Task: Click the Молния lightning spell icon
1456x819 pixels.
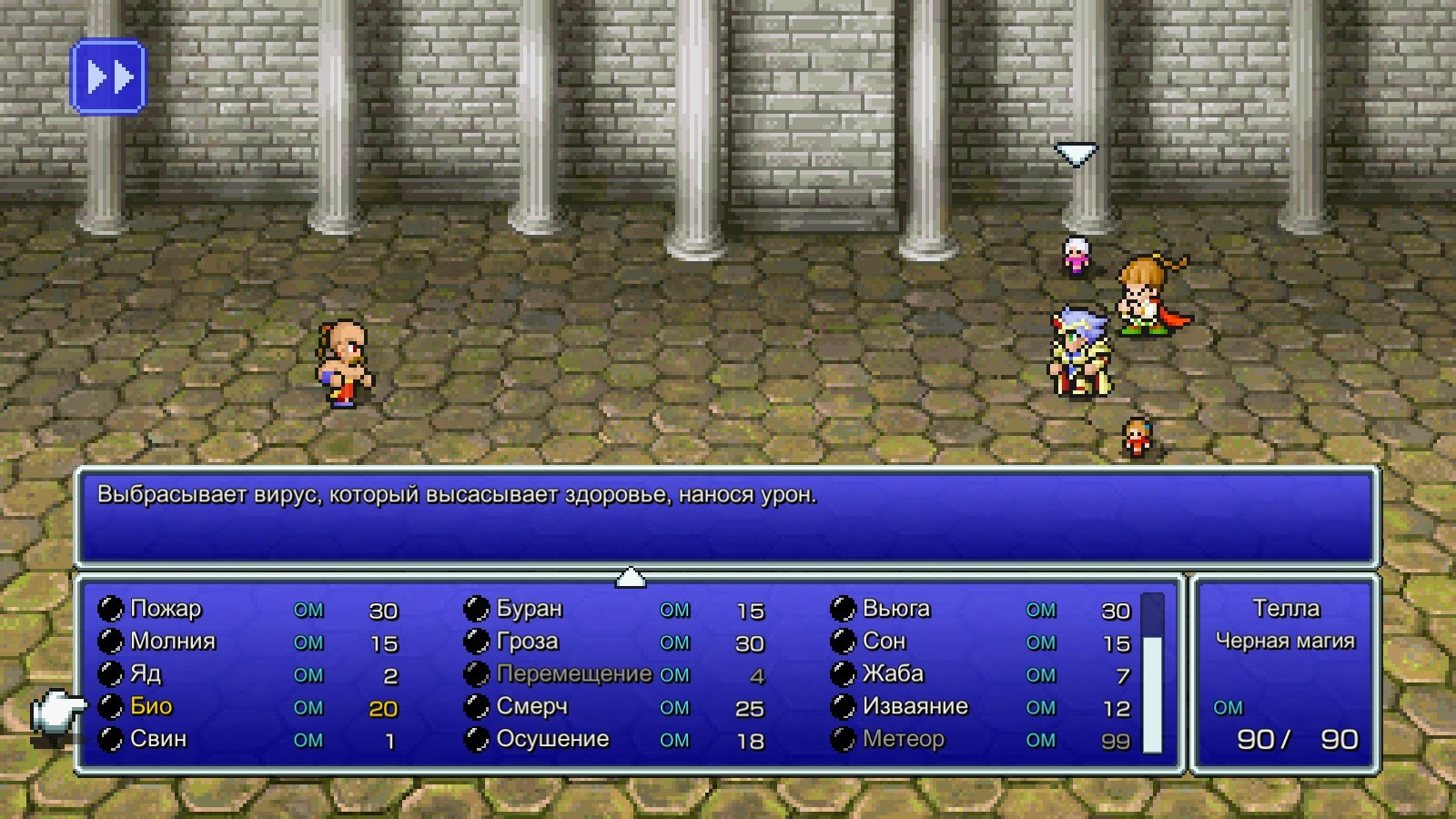Action: (x=111, y=642)
